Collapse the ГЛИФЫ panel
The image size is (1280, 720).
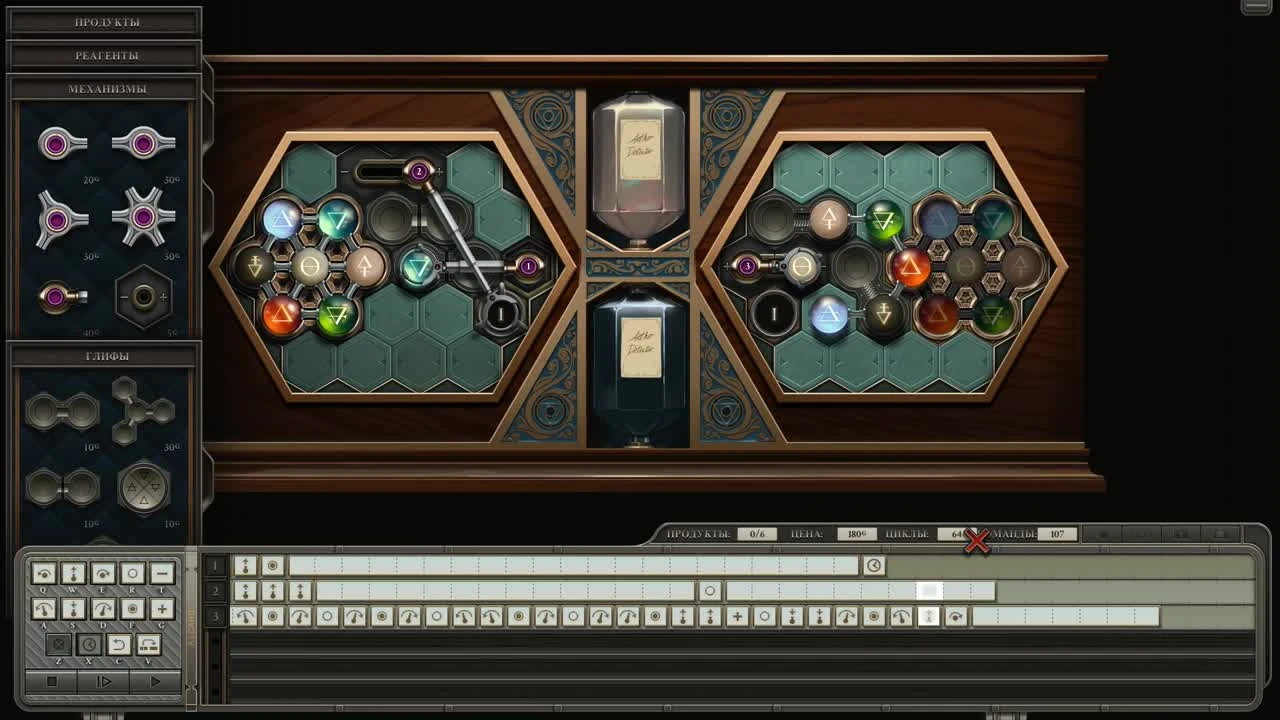[x=103, y=355]
